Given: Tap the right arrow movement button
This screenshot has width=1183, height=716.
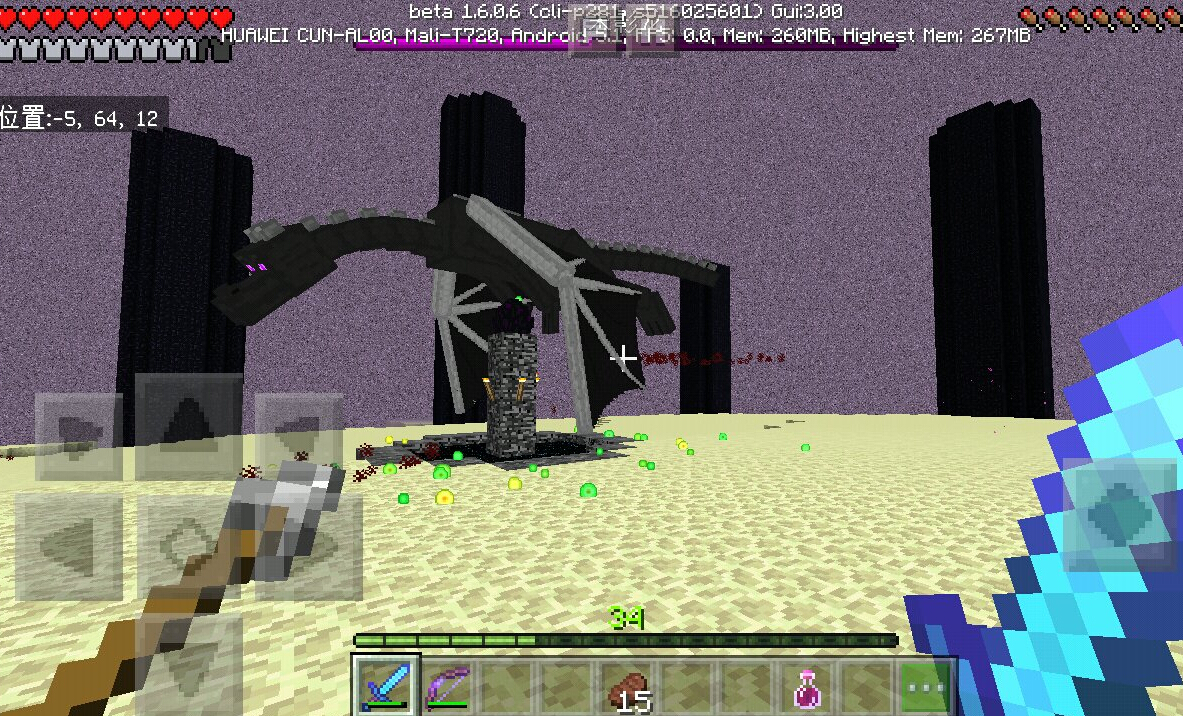Looking at the screenshot, I should click(x=310, y=547).
